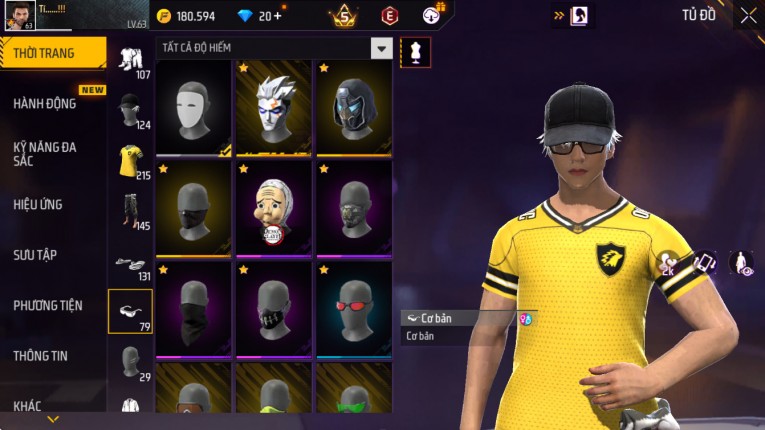Pick the black helmet with blue eyes
Viewport: 765px width, 430px height.
tap(354, 106)
